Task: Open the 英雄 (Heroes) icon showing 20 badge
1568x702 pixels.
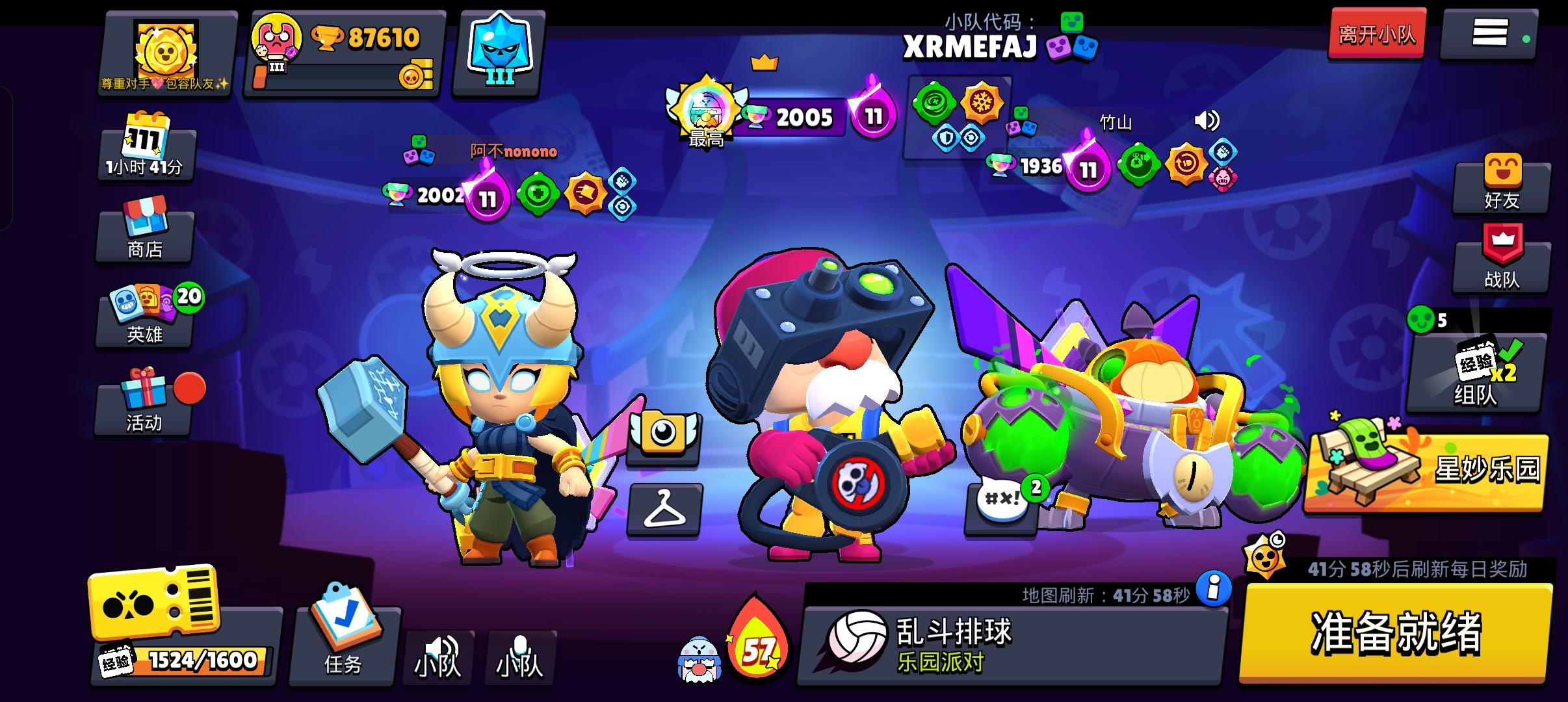Action: pyautogui.click(x=144, y=322)
